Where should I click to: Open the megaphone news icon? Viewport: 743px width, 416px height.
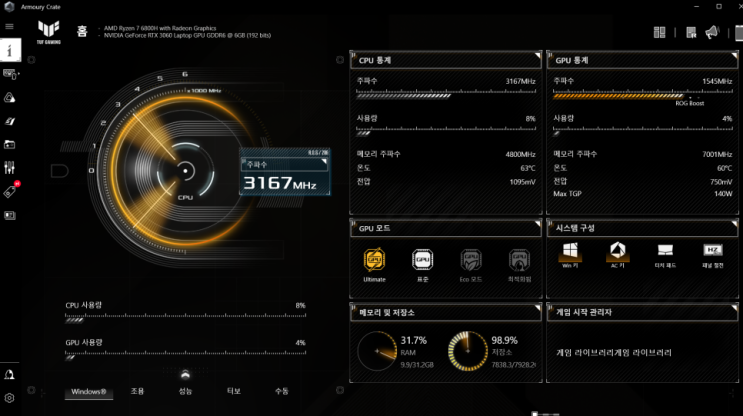coord(711,33)
